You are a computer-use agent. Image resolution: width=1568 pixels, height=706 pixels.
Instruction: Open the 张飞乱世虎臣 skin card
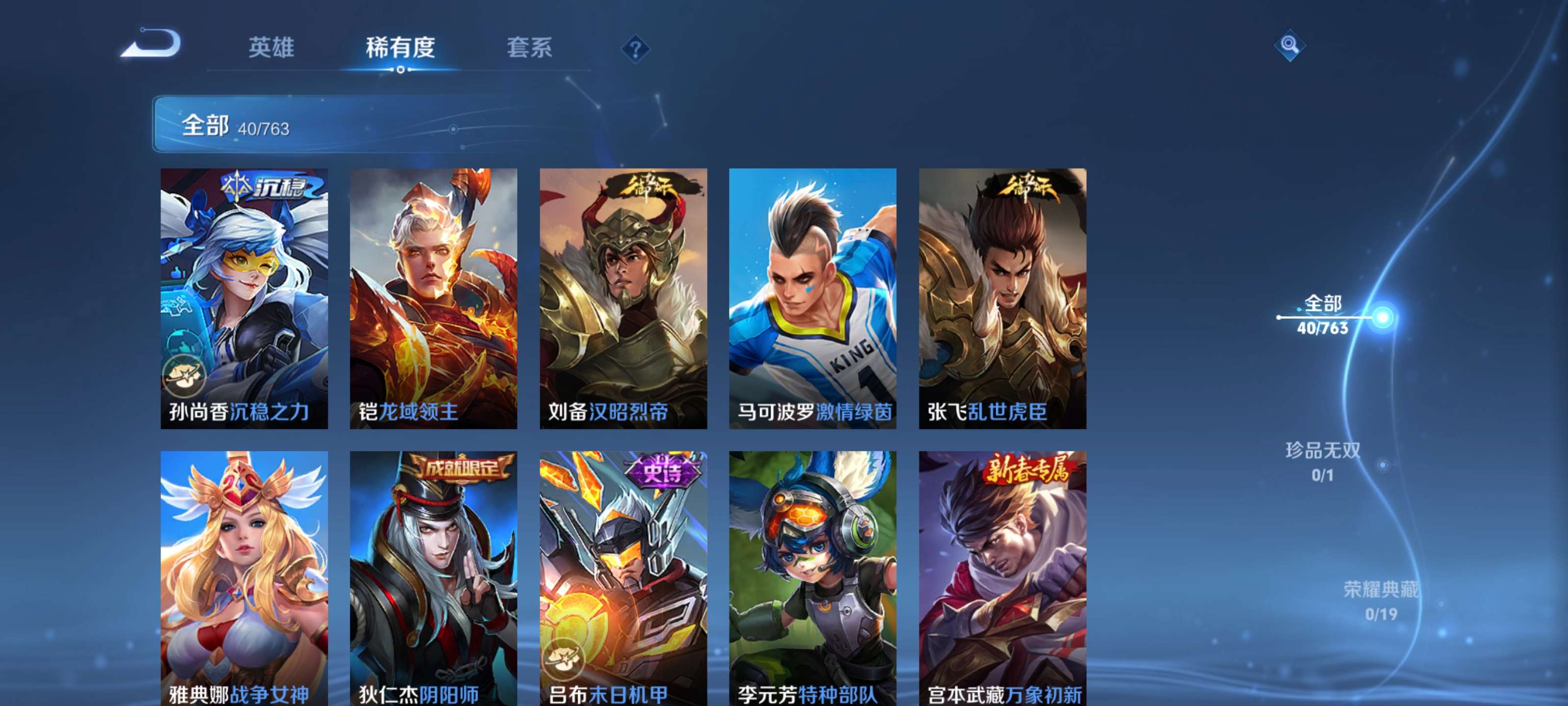point(1002,299)
